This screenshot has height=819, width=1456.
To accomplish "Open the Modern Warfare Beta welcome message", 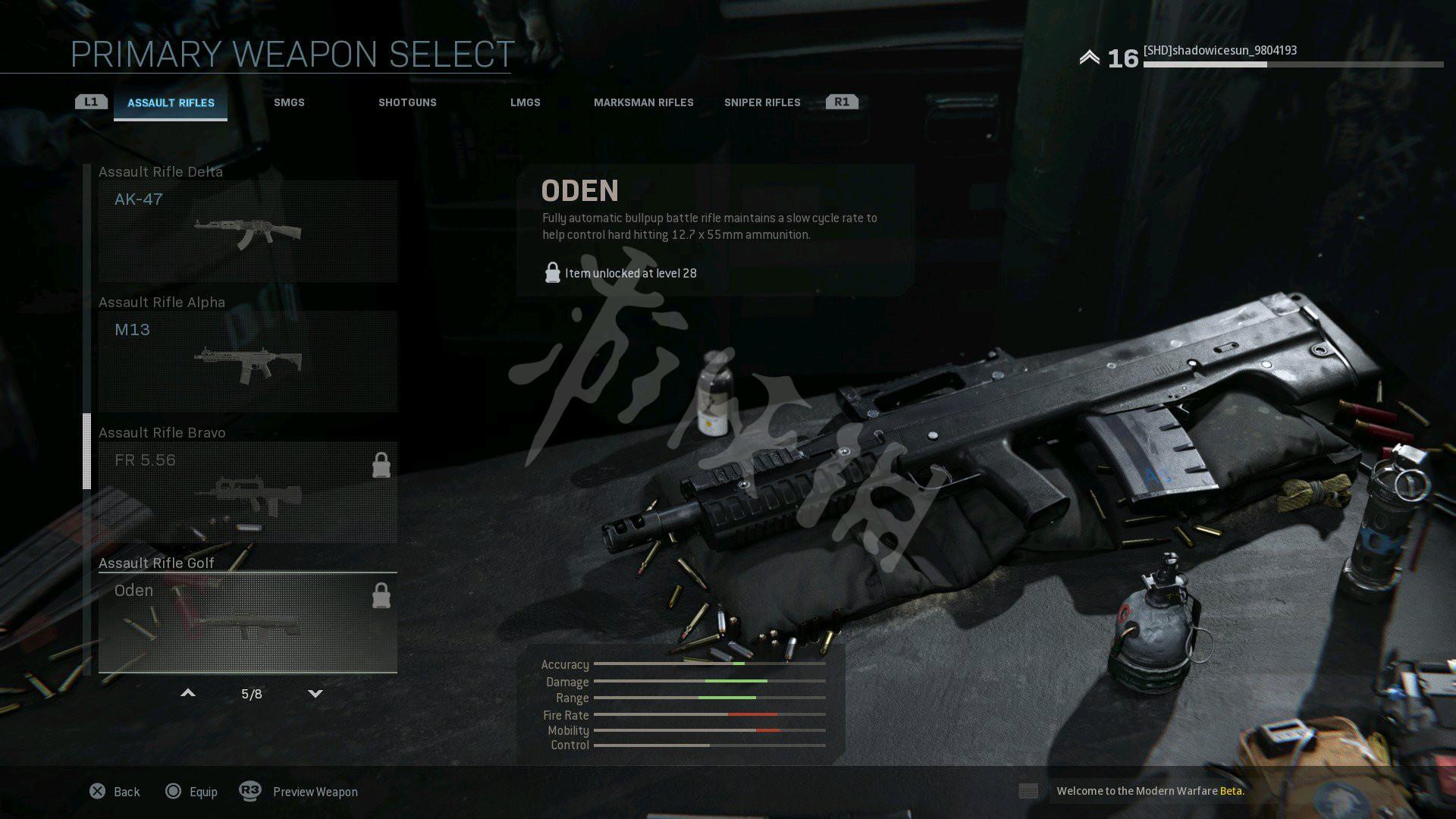I will click(1150, 791).
